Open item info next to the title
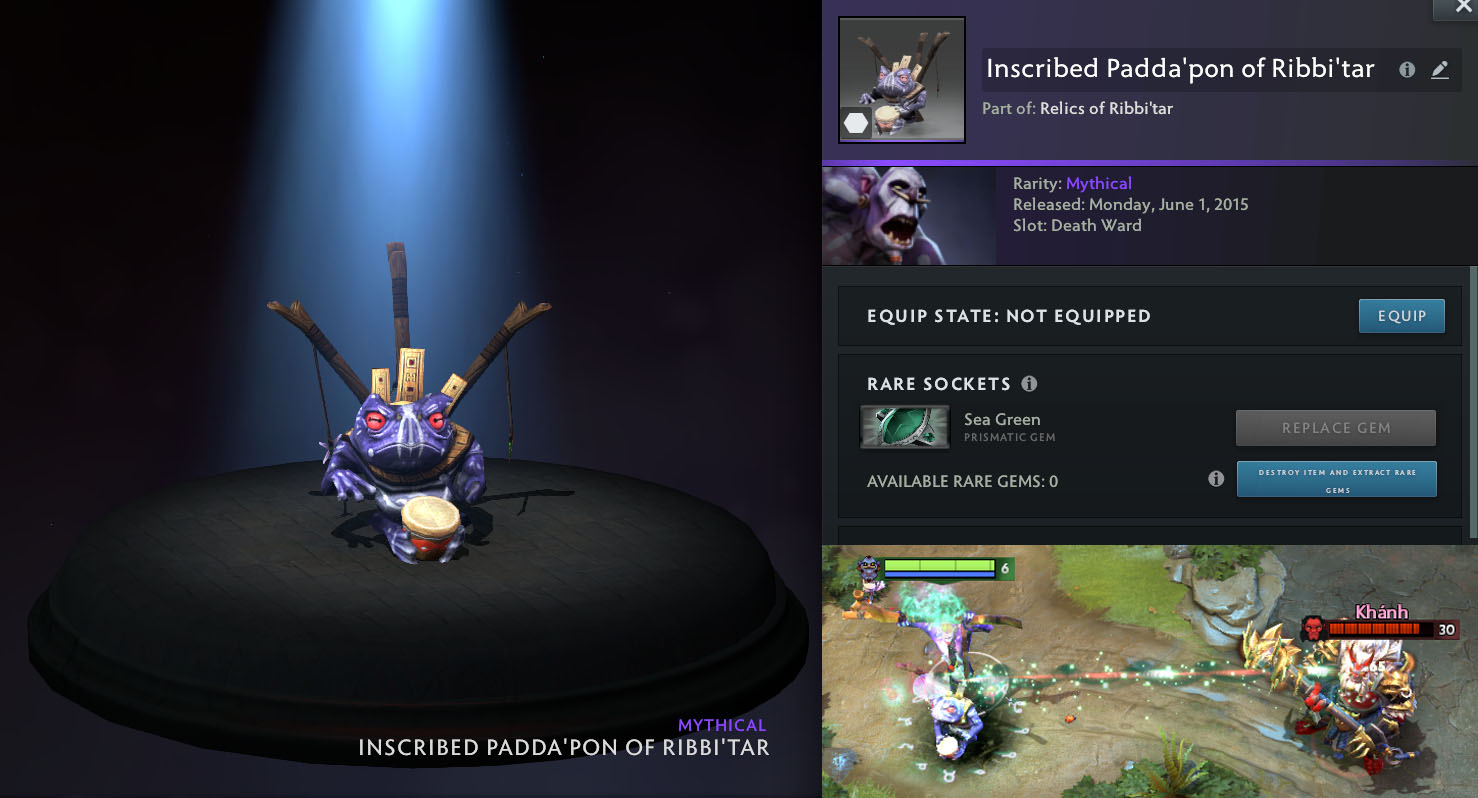 (1407, 70)
